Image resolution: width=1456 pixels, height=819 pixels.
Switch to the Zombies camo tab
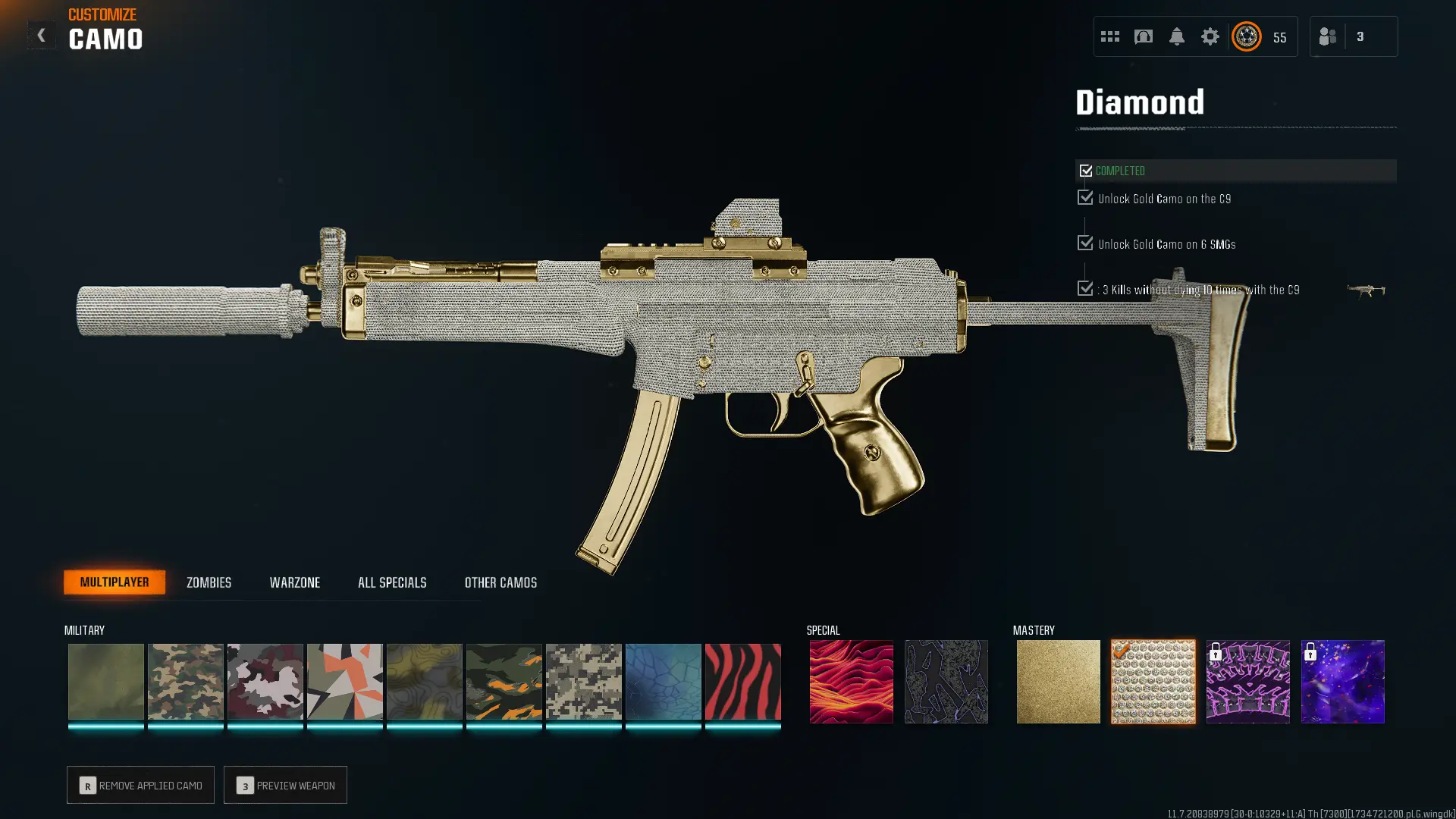[x=209, y=582]
